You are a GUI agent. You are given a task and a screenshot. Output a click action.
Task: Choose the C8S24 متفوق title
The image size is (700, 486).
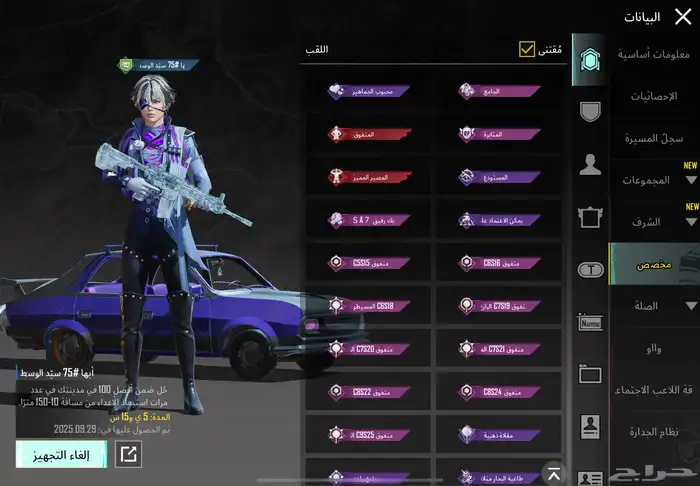pos(498,392)
